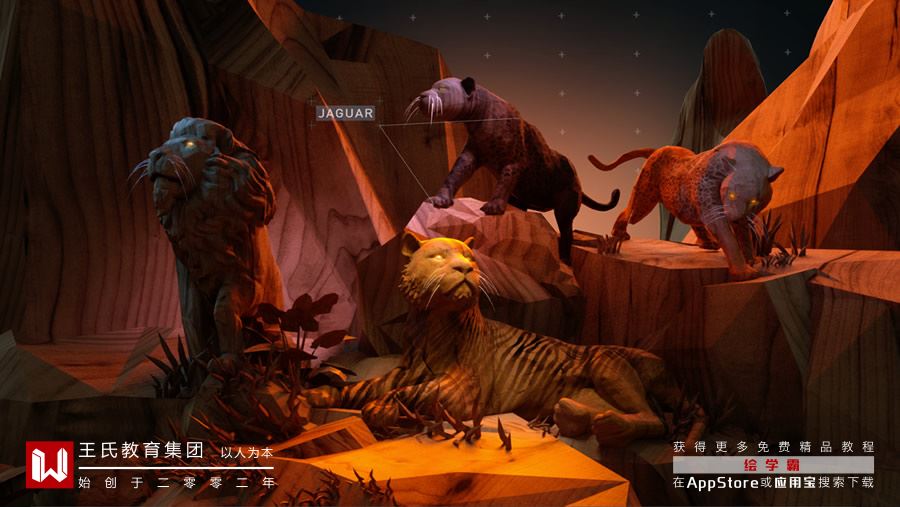
Task: Click the 绘学霸 banner
Action: pyautogui.click(x=773, y=465)
